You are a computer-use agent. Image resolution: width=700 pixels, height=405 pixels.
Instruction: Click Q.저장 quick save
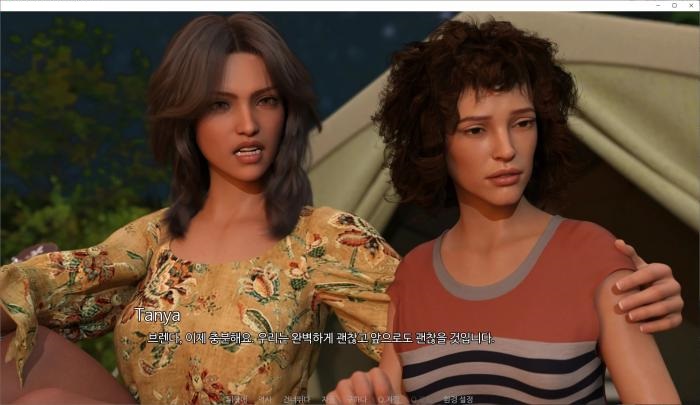pyautogui.click(x=390, y=399)
